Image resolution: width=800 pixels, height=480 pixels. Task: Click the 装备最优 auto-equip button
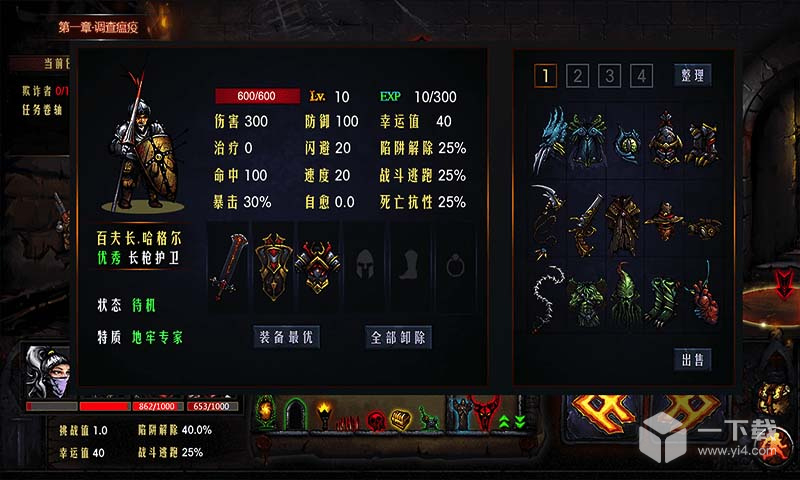click(x=286, y=337)
